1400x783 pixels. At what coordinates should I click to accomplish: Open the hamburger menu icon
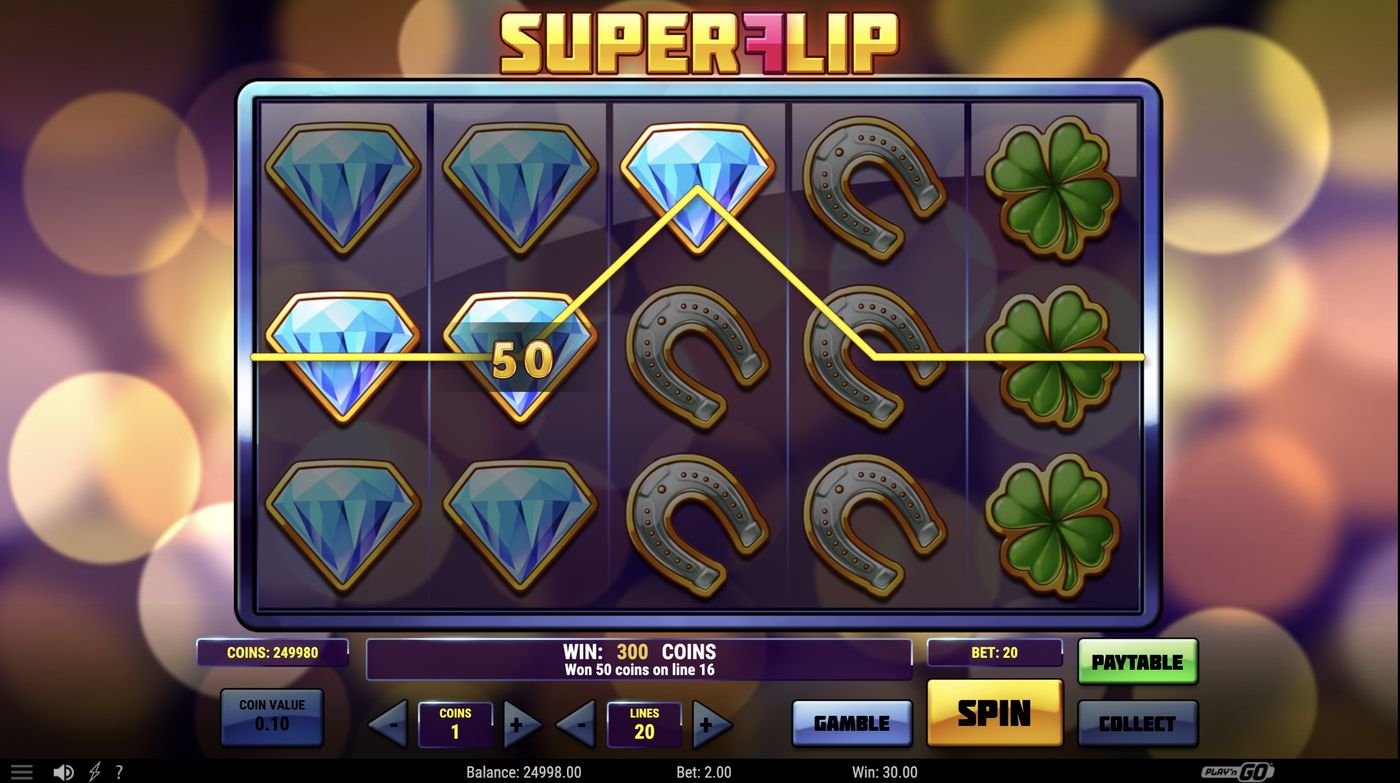pos(21,770)
